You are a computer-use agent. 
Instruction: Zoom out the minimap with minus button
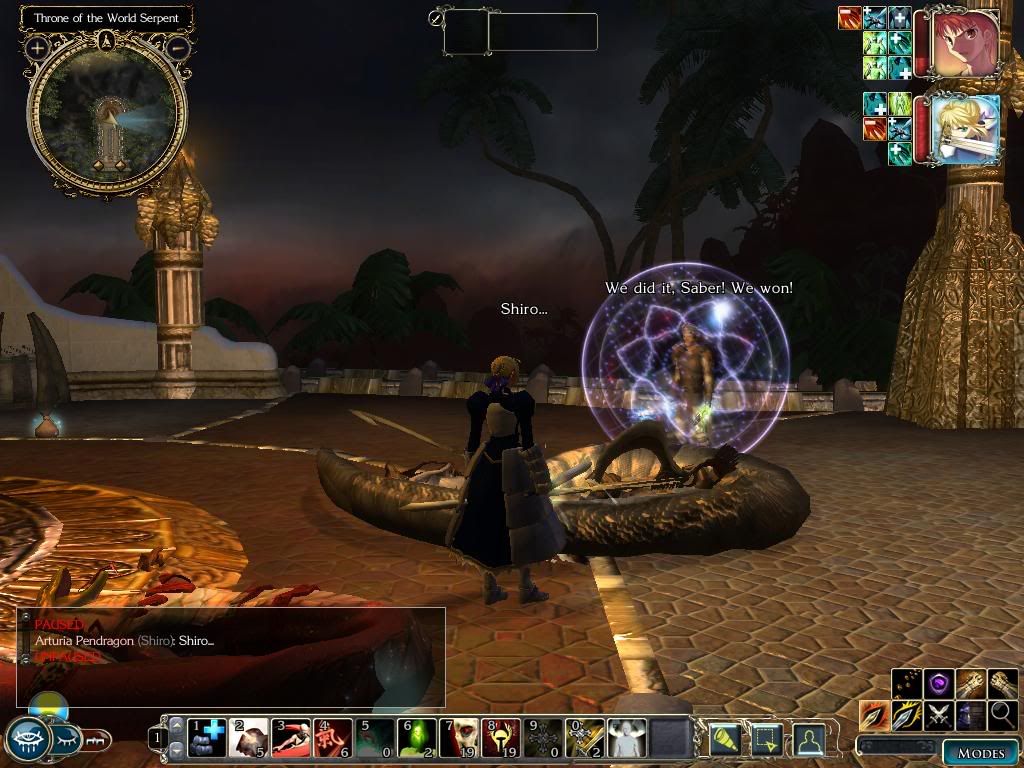pos(178,47)
